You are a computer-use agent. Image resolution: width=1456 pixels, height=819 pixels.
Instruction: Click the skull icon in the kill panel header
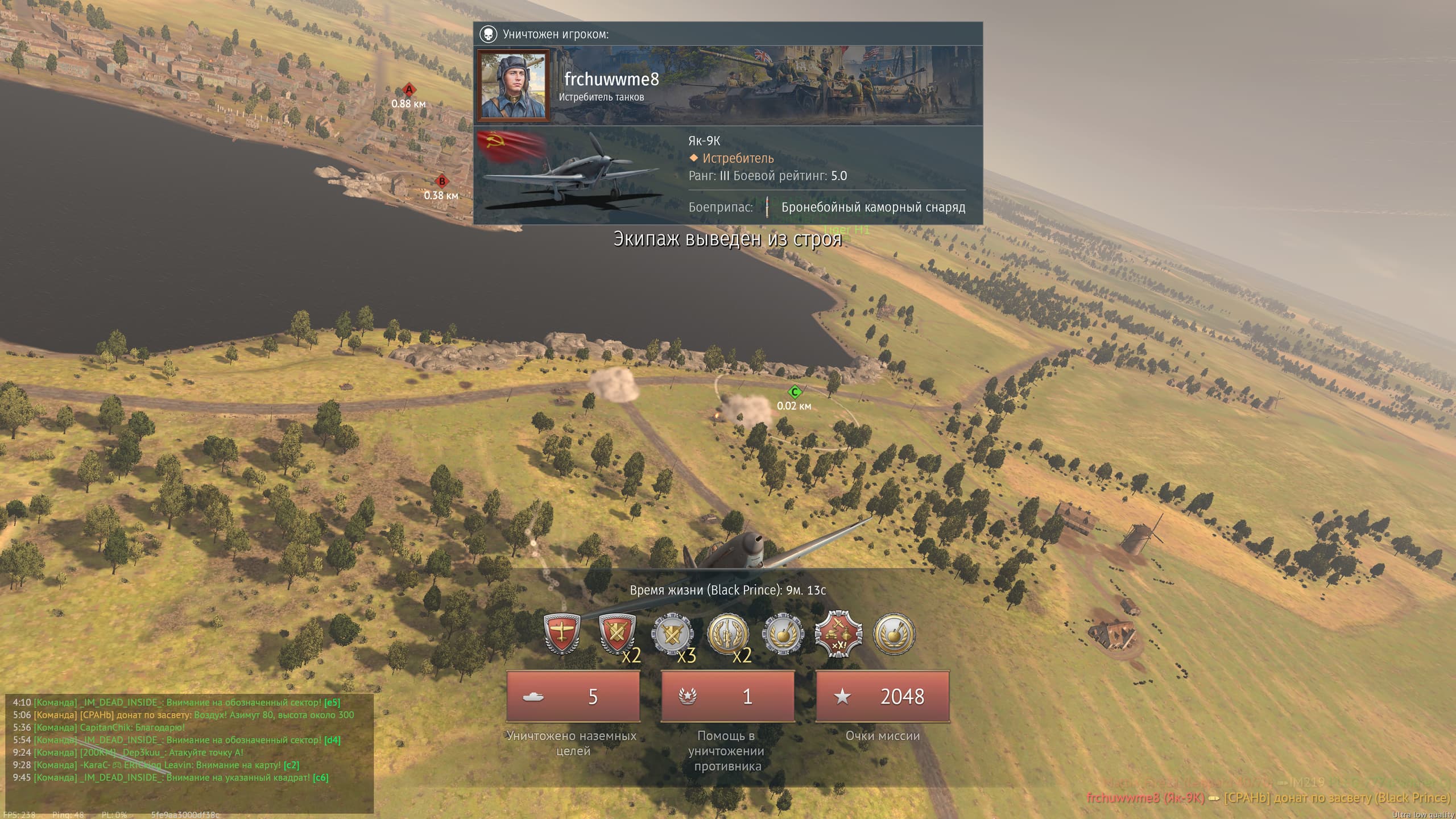pyautogui.click(x=488, y=34)
